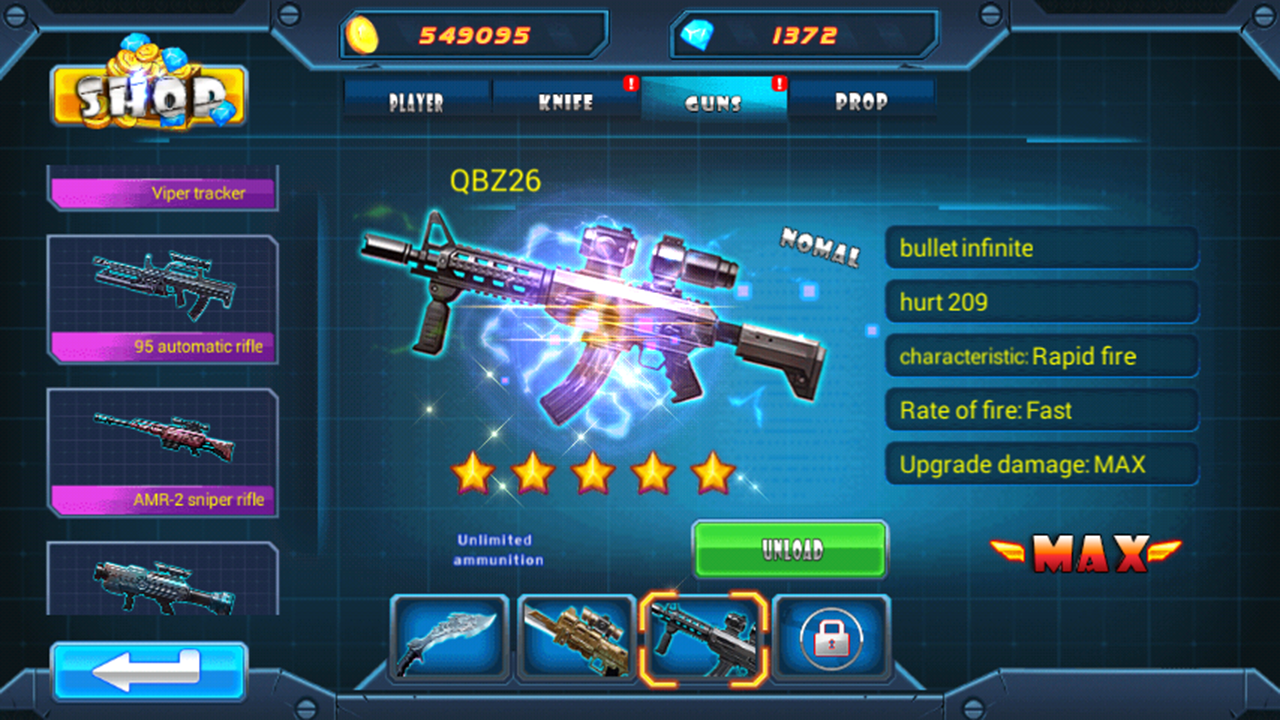
Task: Switch to the PROP tab
Action: [862, 101]
